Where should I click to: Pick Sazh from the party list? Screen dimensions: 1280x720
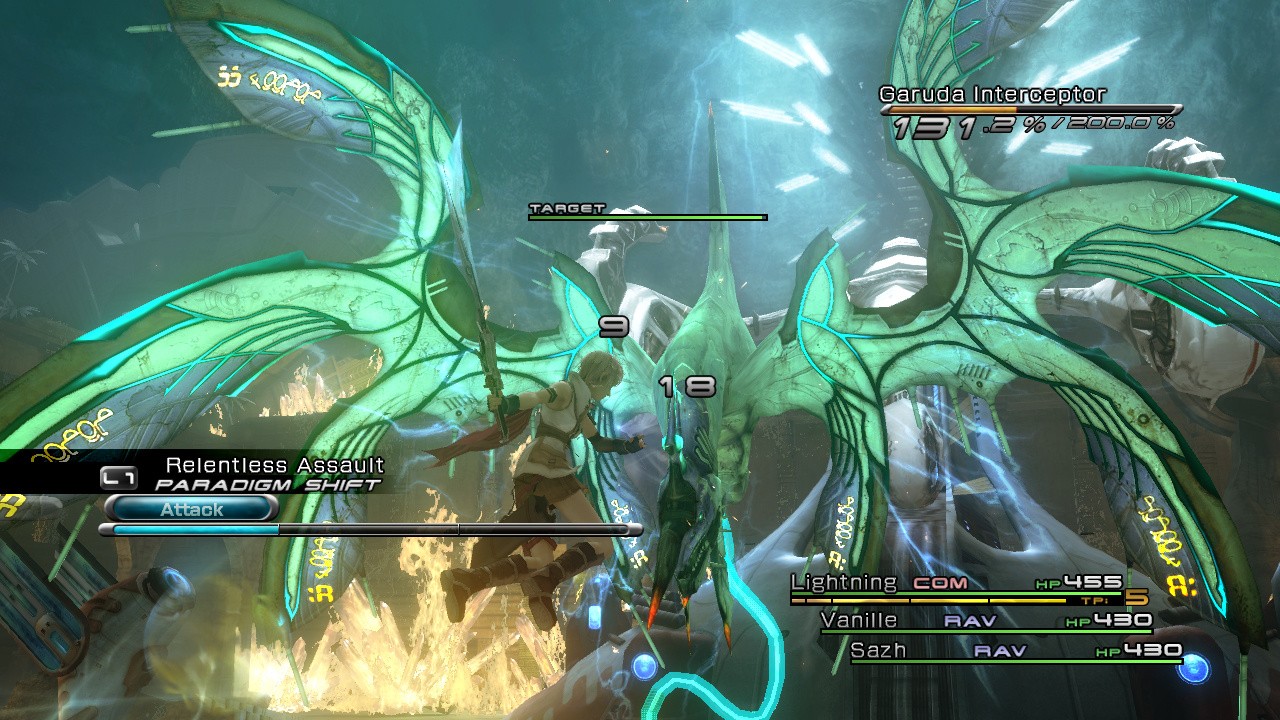878,650
